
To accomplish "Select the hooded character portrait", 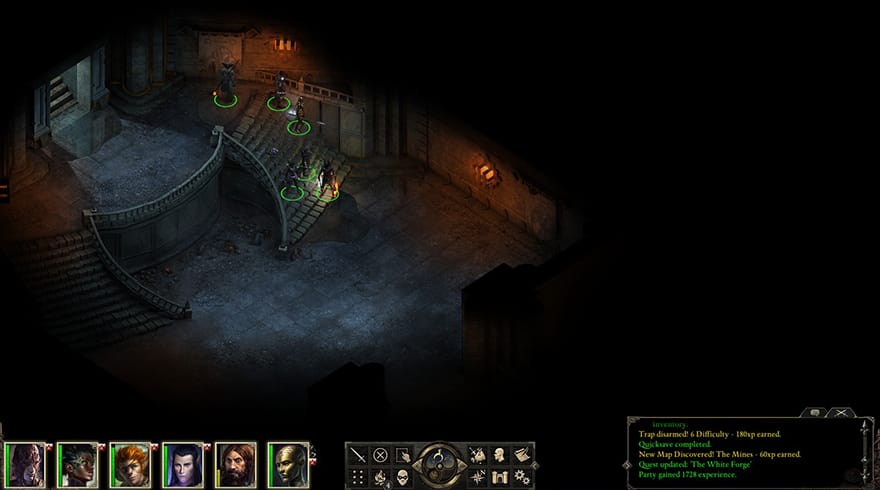I will 26,464.
